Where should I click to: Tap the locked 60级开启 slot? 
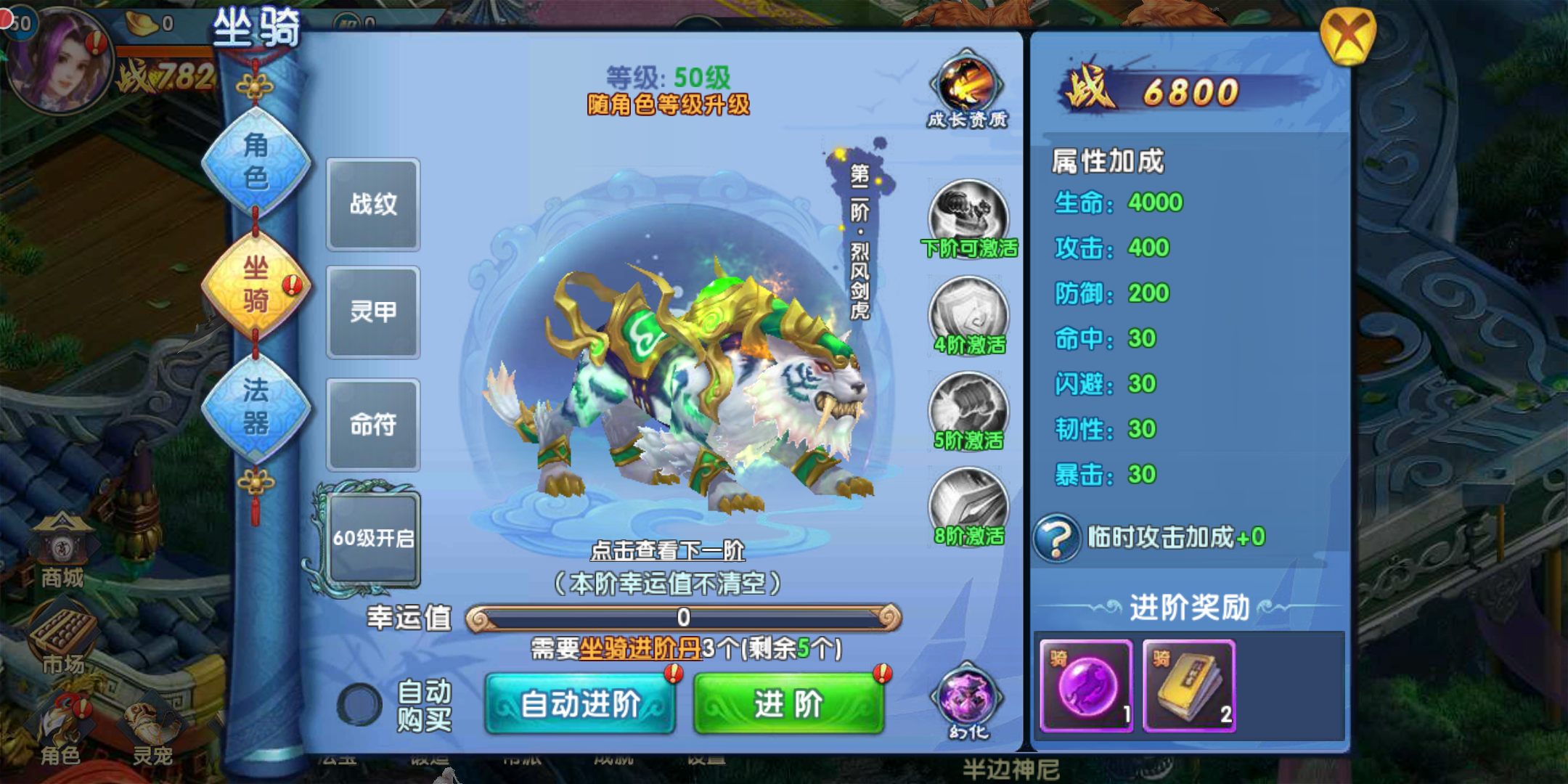(373, 538)
